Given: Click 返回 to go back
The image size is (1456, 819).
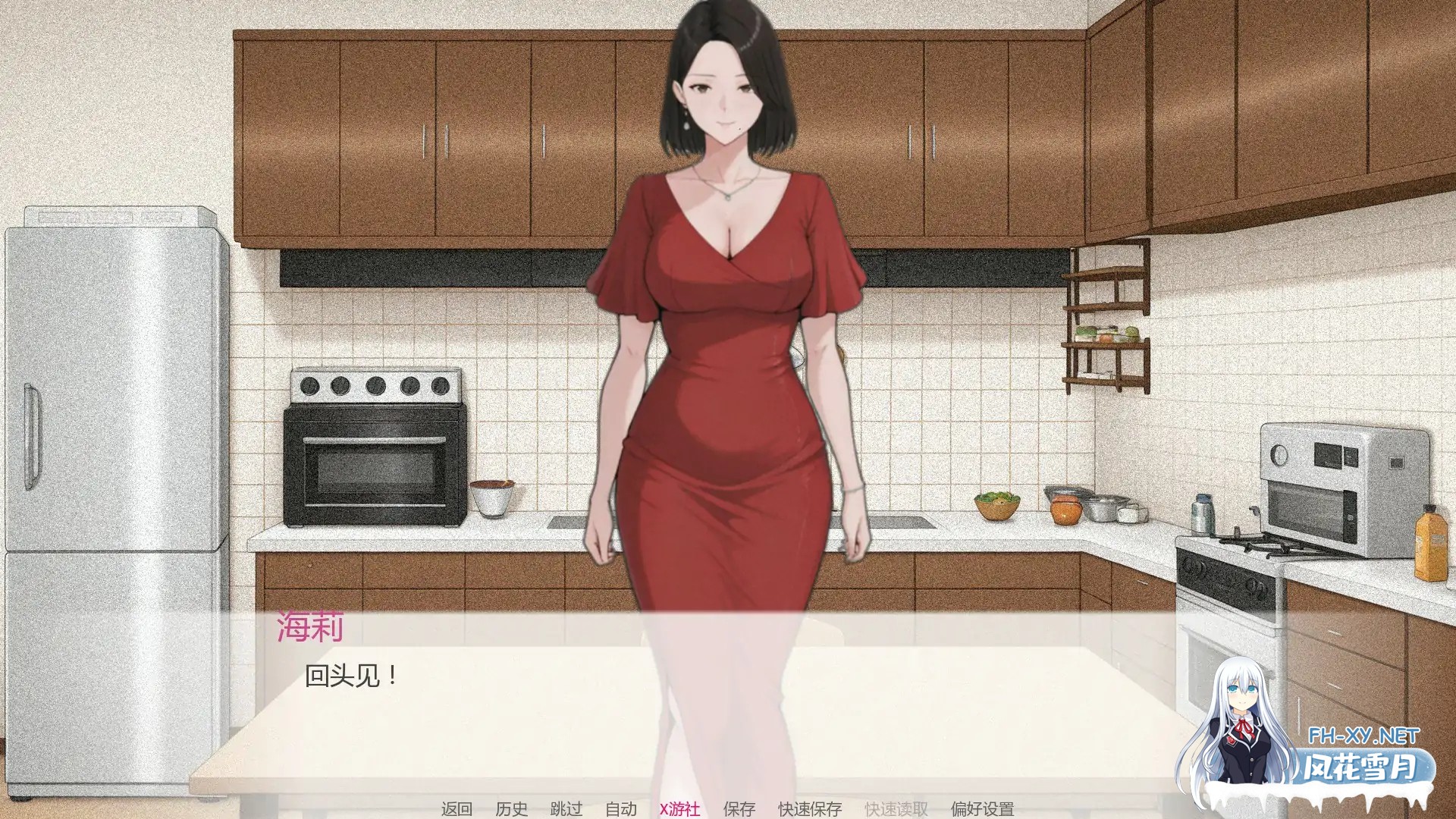Looking at the screenshot, I should click(x=456, y=808).
